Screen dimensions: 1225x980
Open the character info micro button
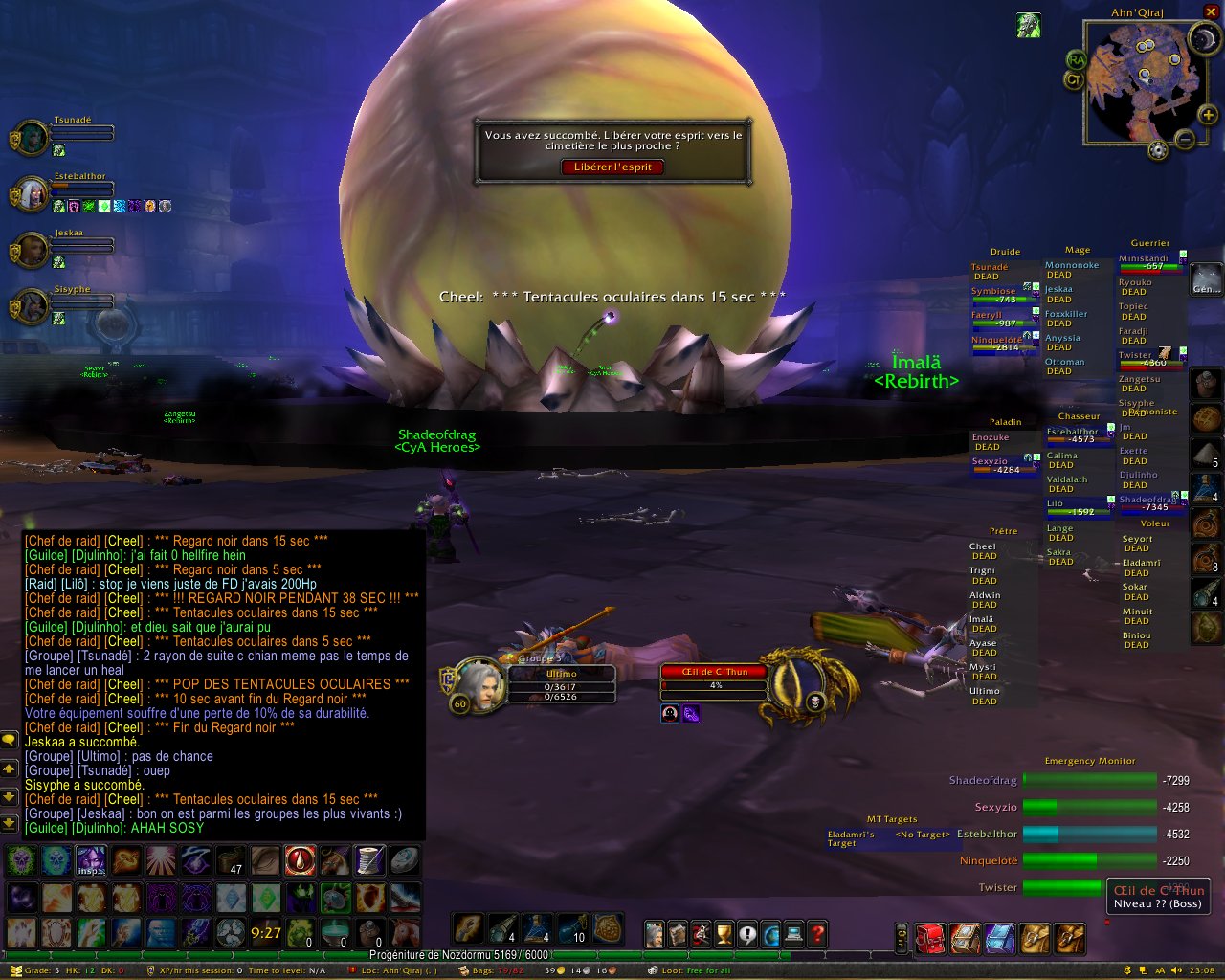[655, 934]
